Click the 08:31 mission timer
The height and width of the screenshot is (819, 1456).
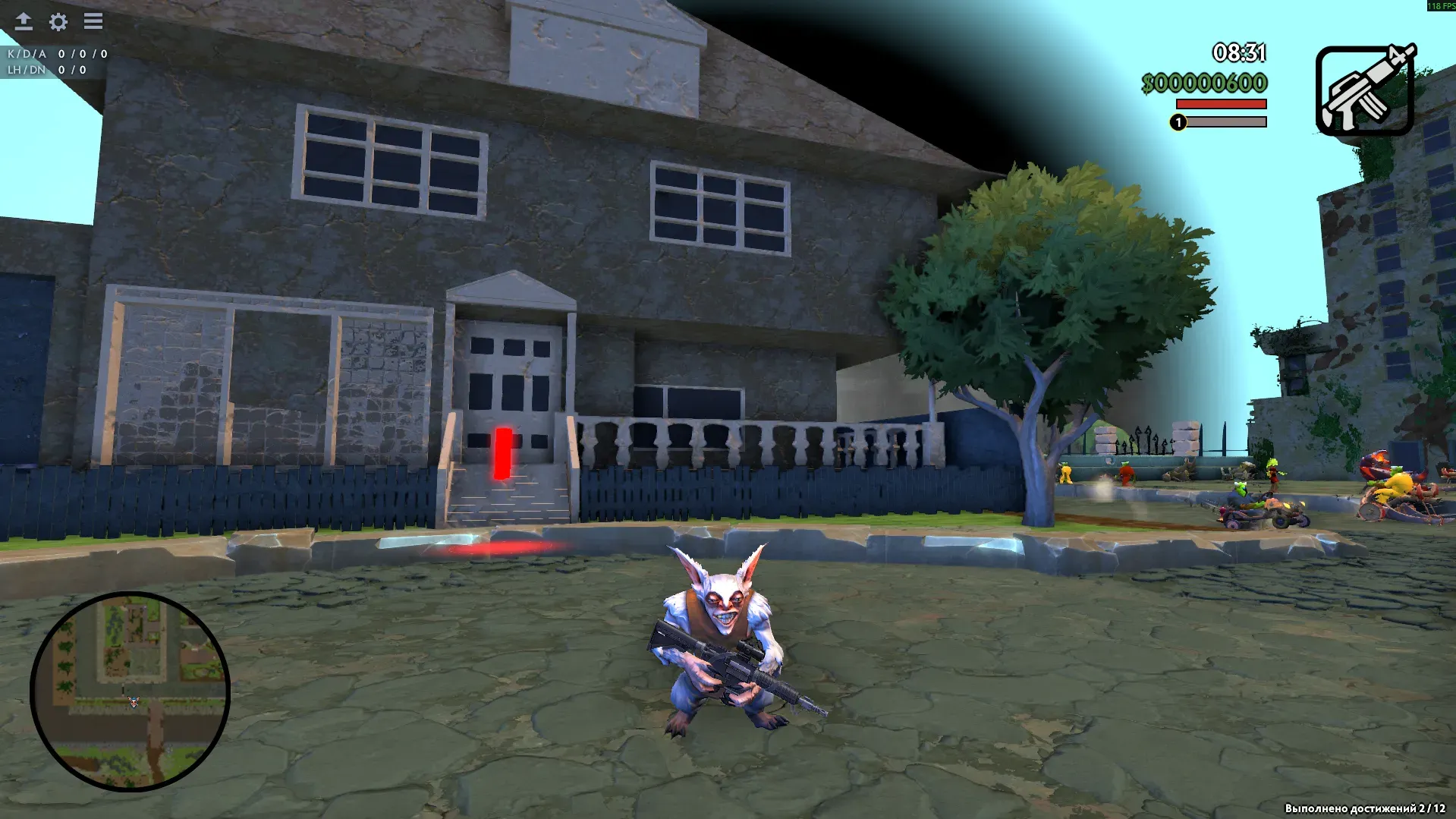pos(1240,54)
